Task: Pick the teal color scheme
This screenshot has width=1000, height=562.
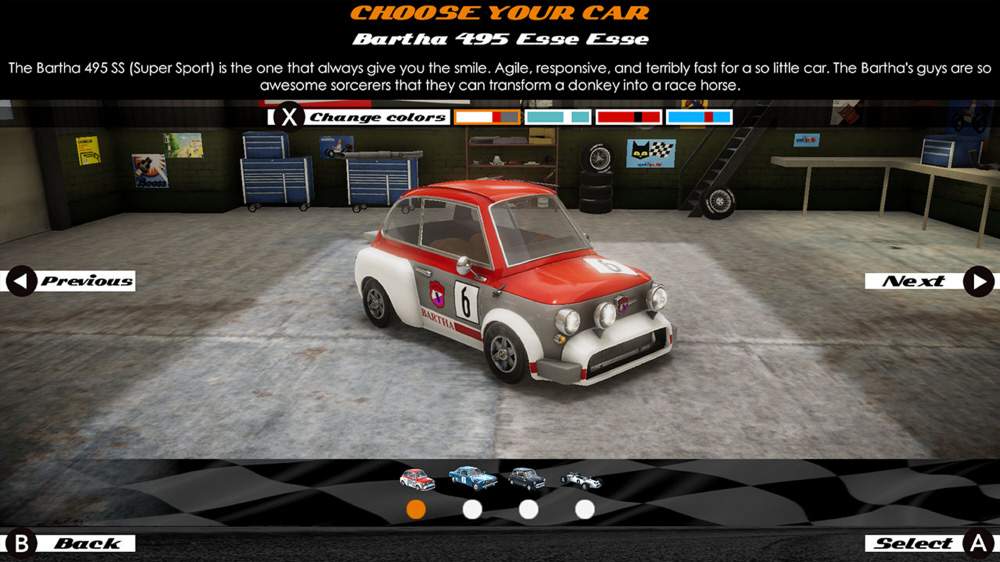Action: 558,117
